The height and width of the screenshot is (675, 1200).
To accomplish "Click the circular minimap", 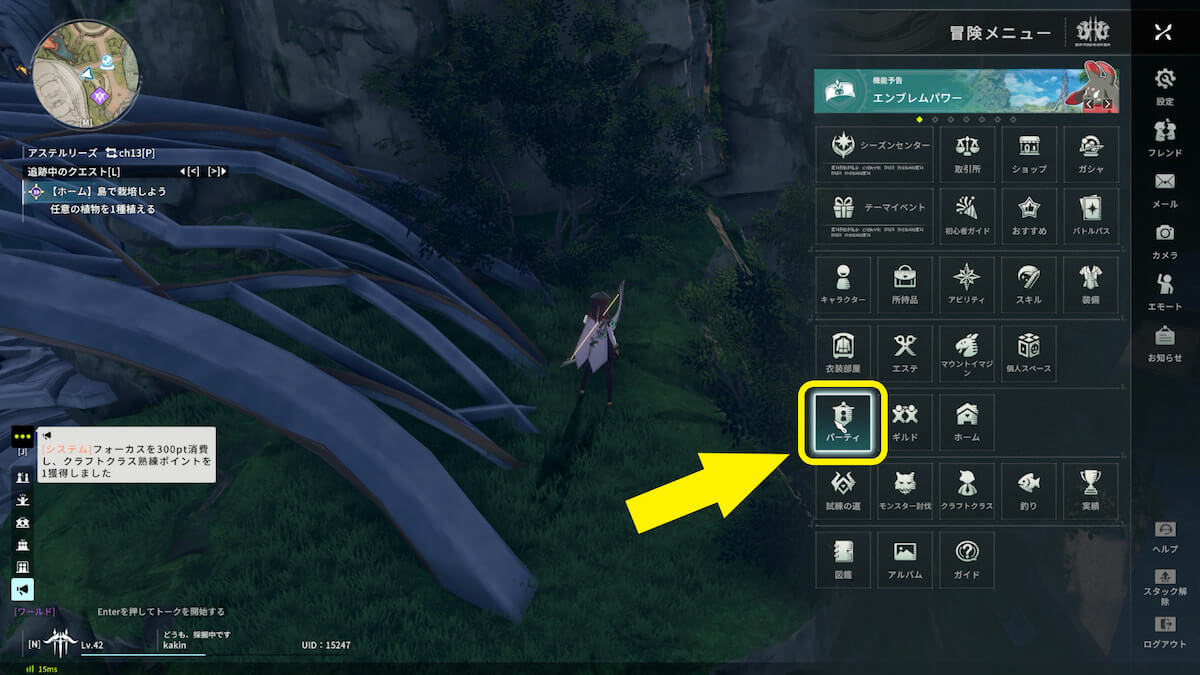I will (83, 76).
